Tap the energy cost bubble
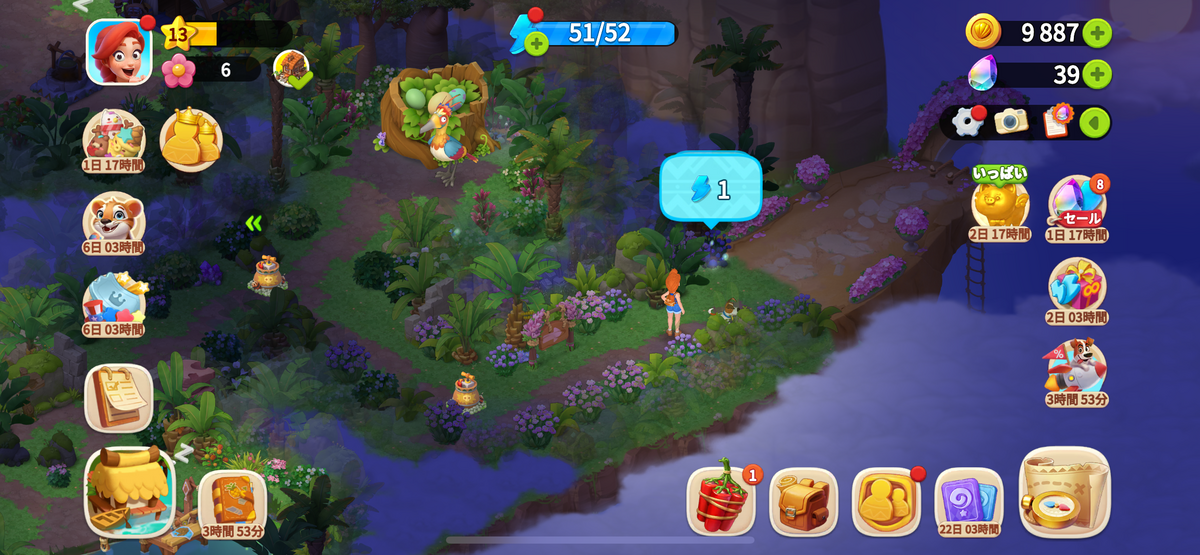Screen dimensions: 1200x555 tap(711, 188)
